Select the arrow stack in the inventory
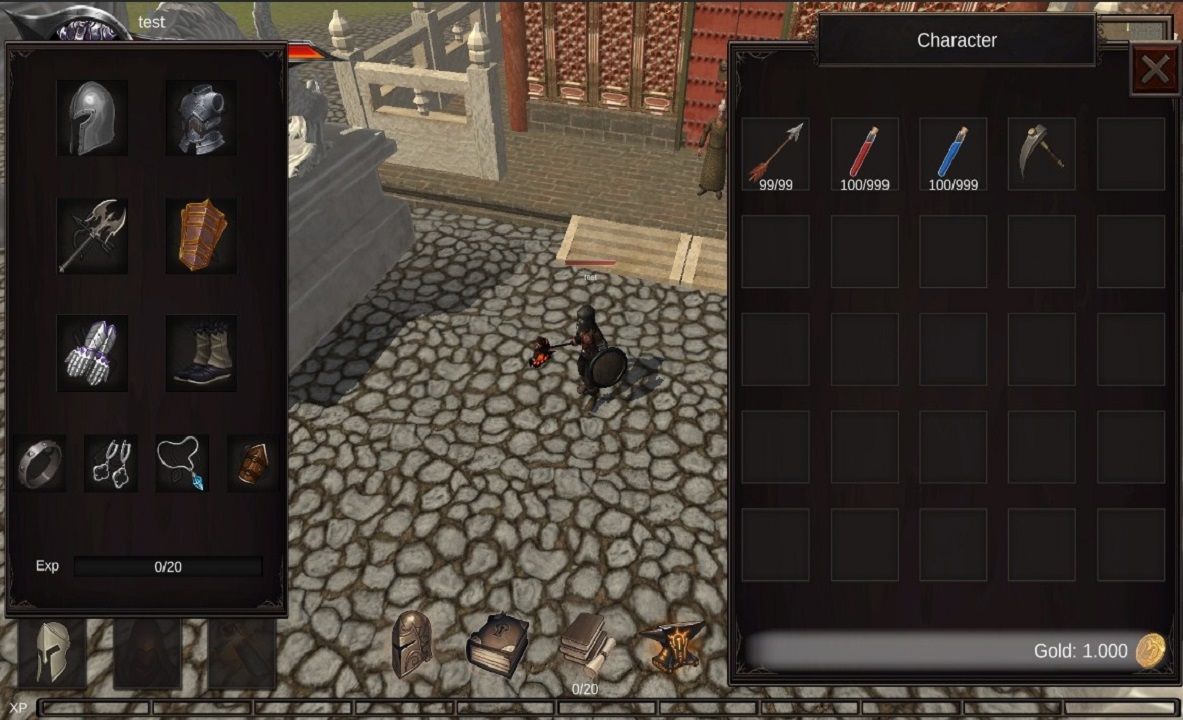 (776, 154)
